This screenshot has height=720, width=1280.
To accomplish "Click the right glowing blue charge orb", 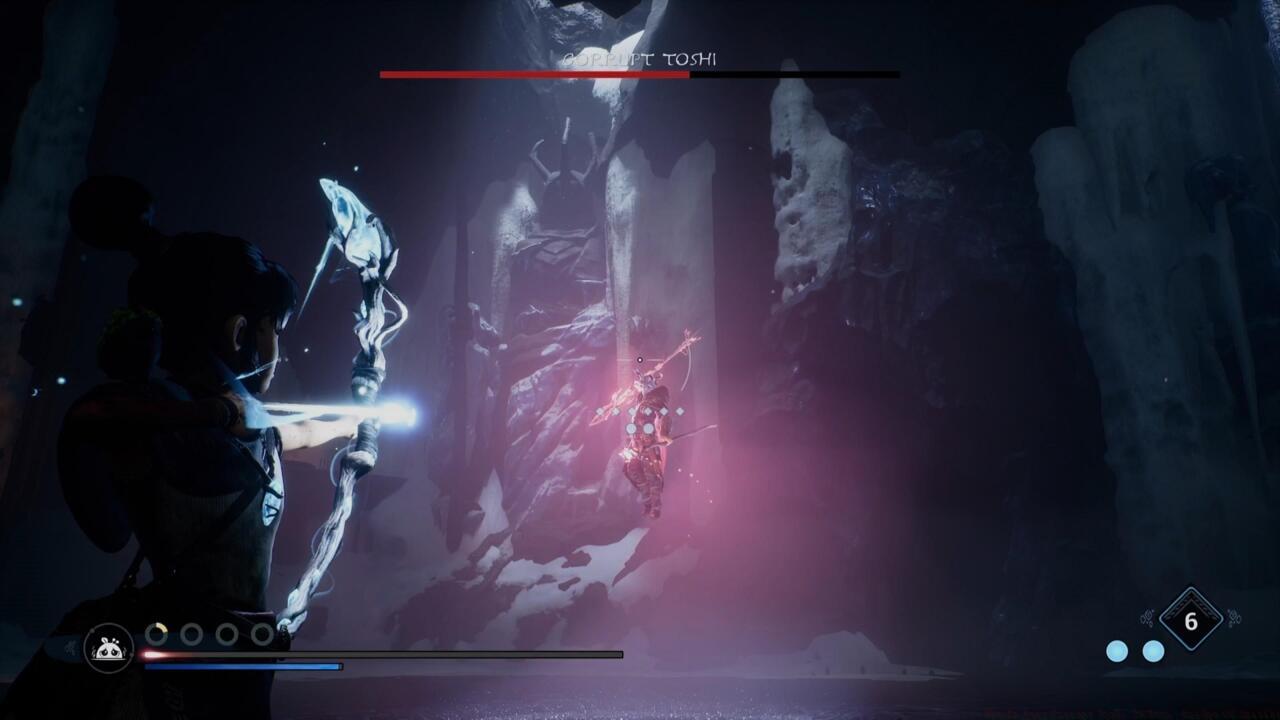I will [x=1152, y=652].
